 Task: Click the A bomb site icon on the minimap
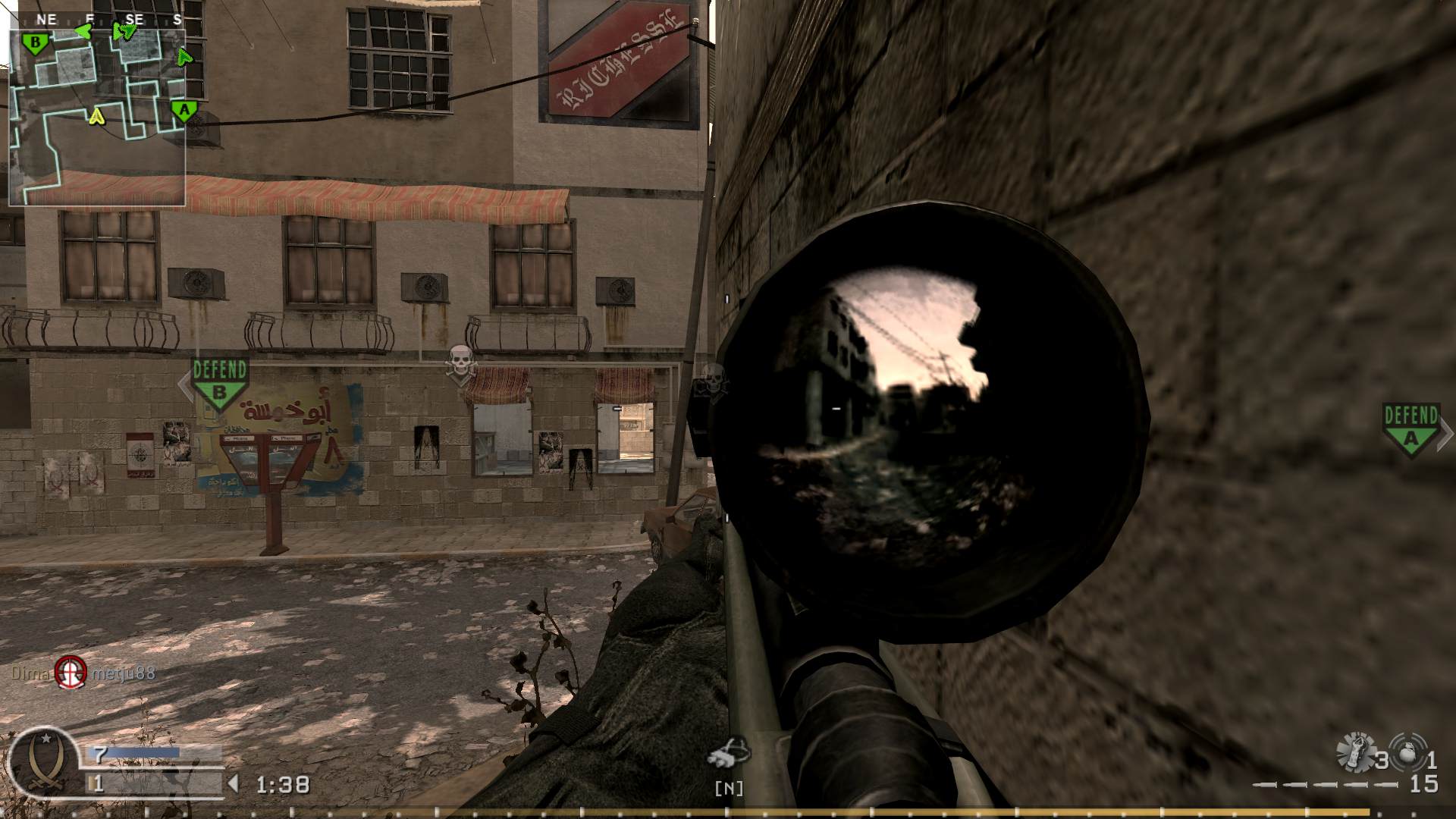[184, 110]
